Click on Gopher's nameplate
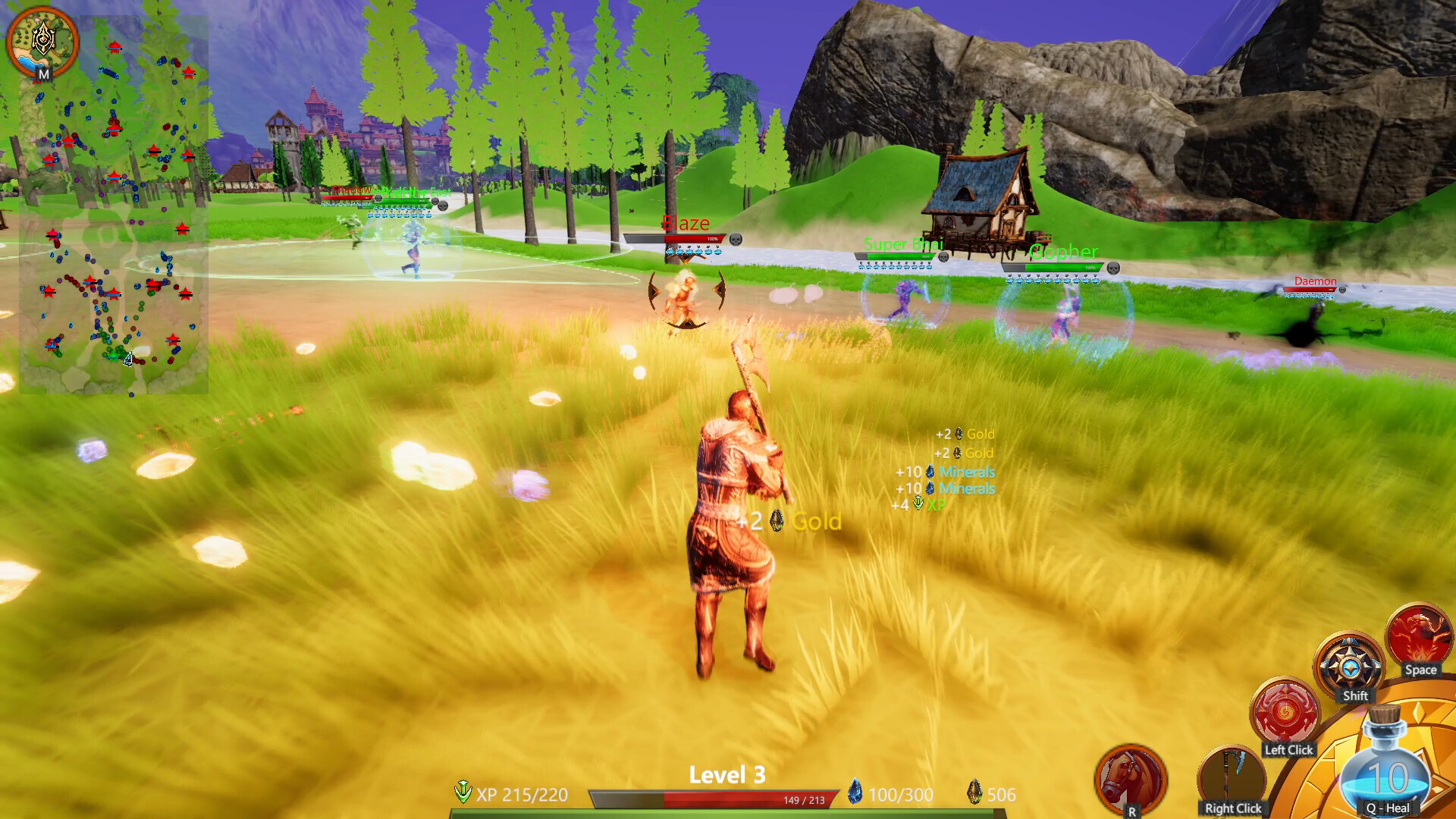The image size is (1456, 819). pyautogui.click(x=1063, y=253)
